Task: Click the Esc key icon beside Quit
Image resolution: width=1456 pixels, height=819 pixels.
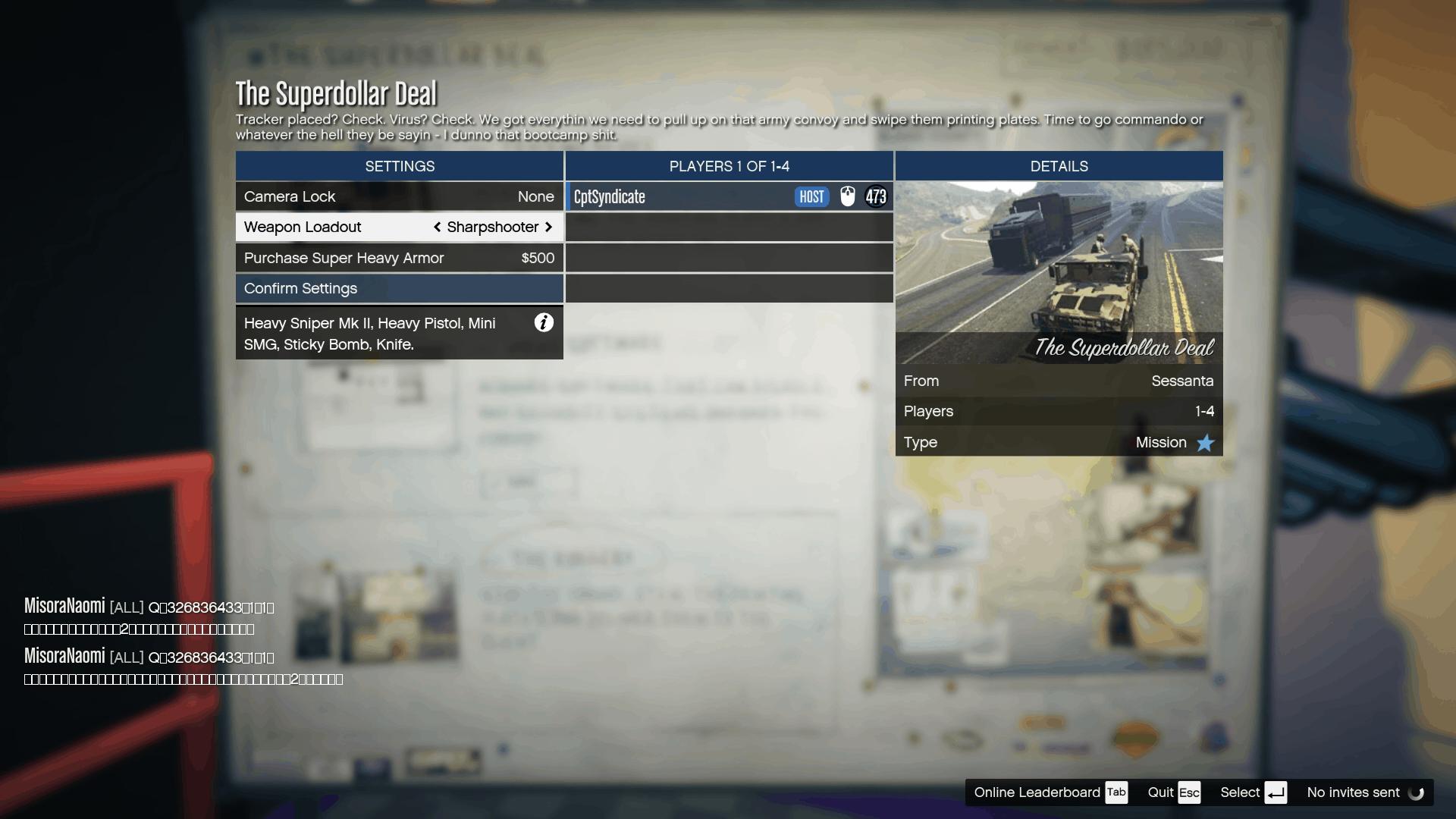Action: 1191,792
